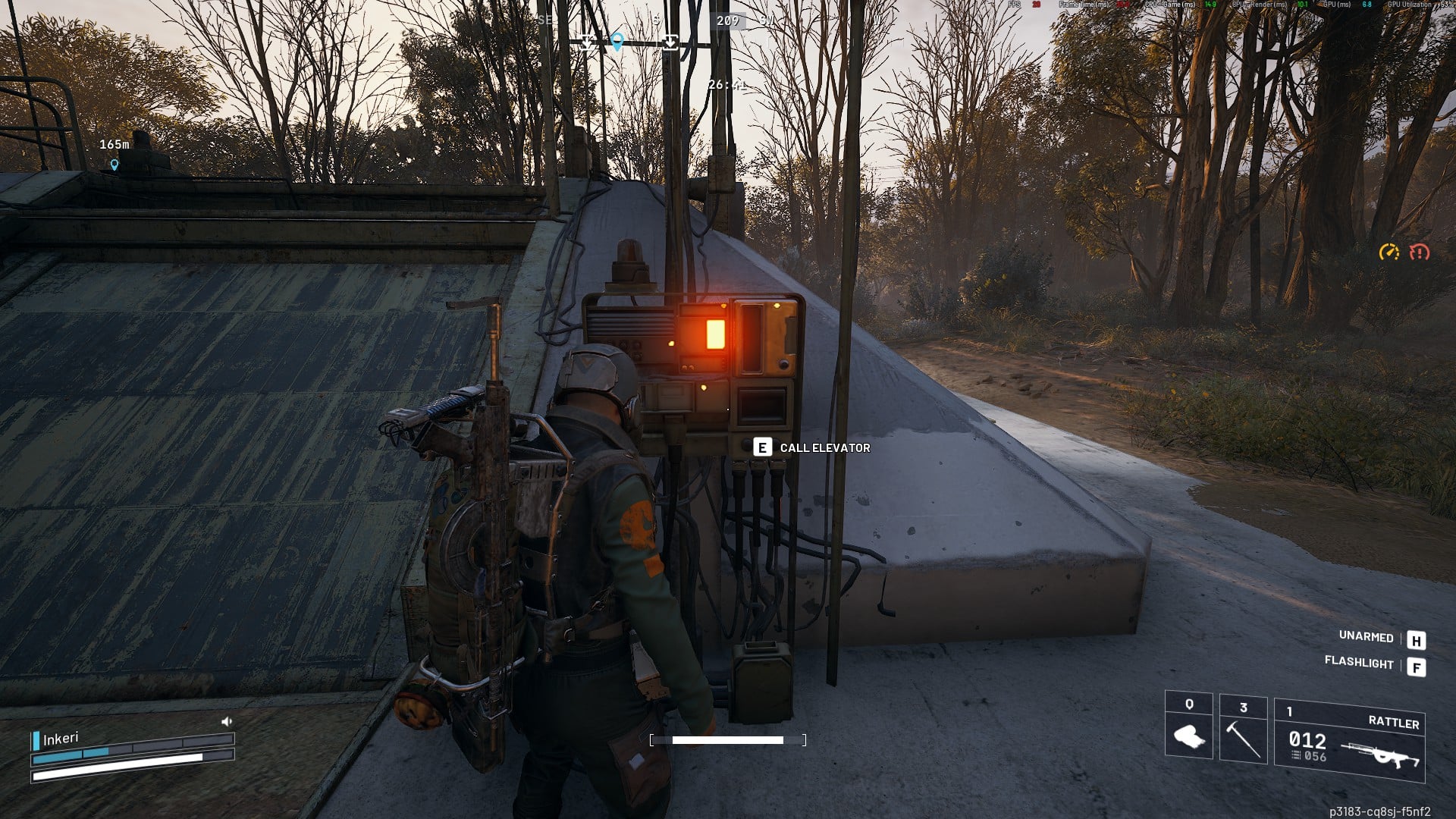Click the yellow speedometer warning icon

coord(1389,252)
